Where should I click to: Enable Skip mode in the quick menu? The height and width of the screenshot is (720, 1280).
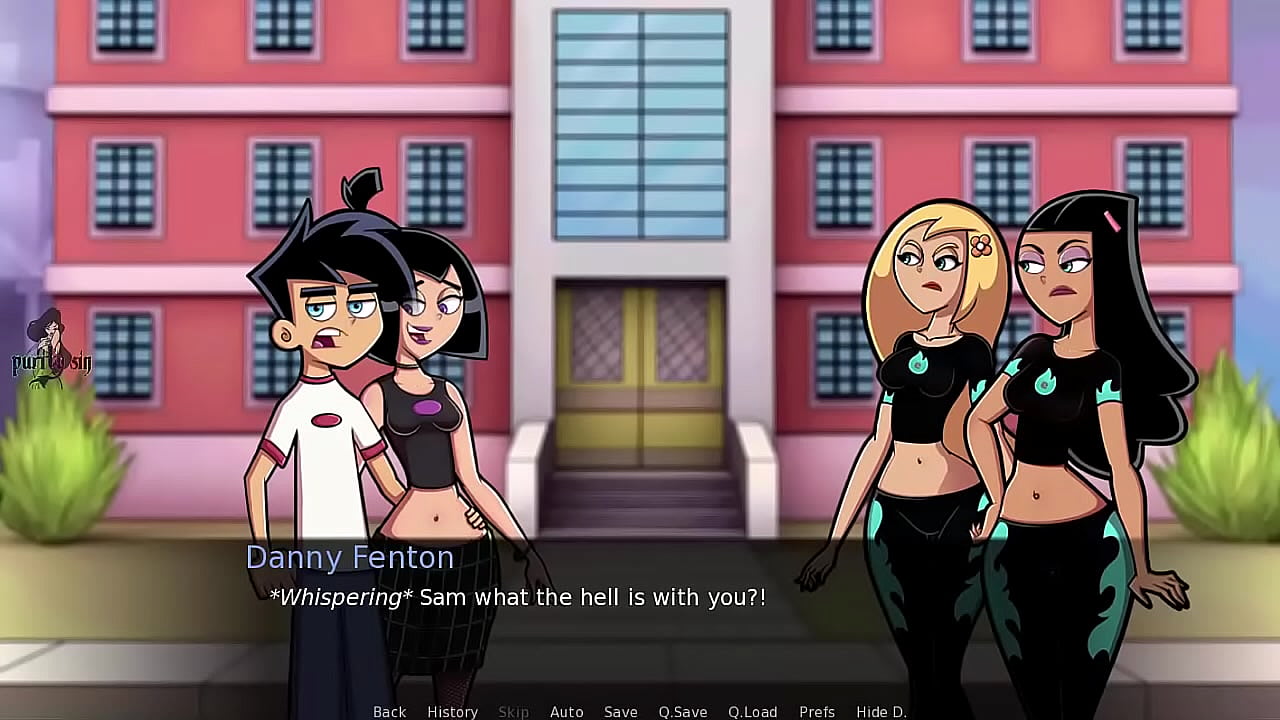point(514,711)
